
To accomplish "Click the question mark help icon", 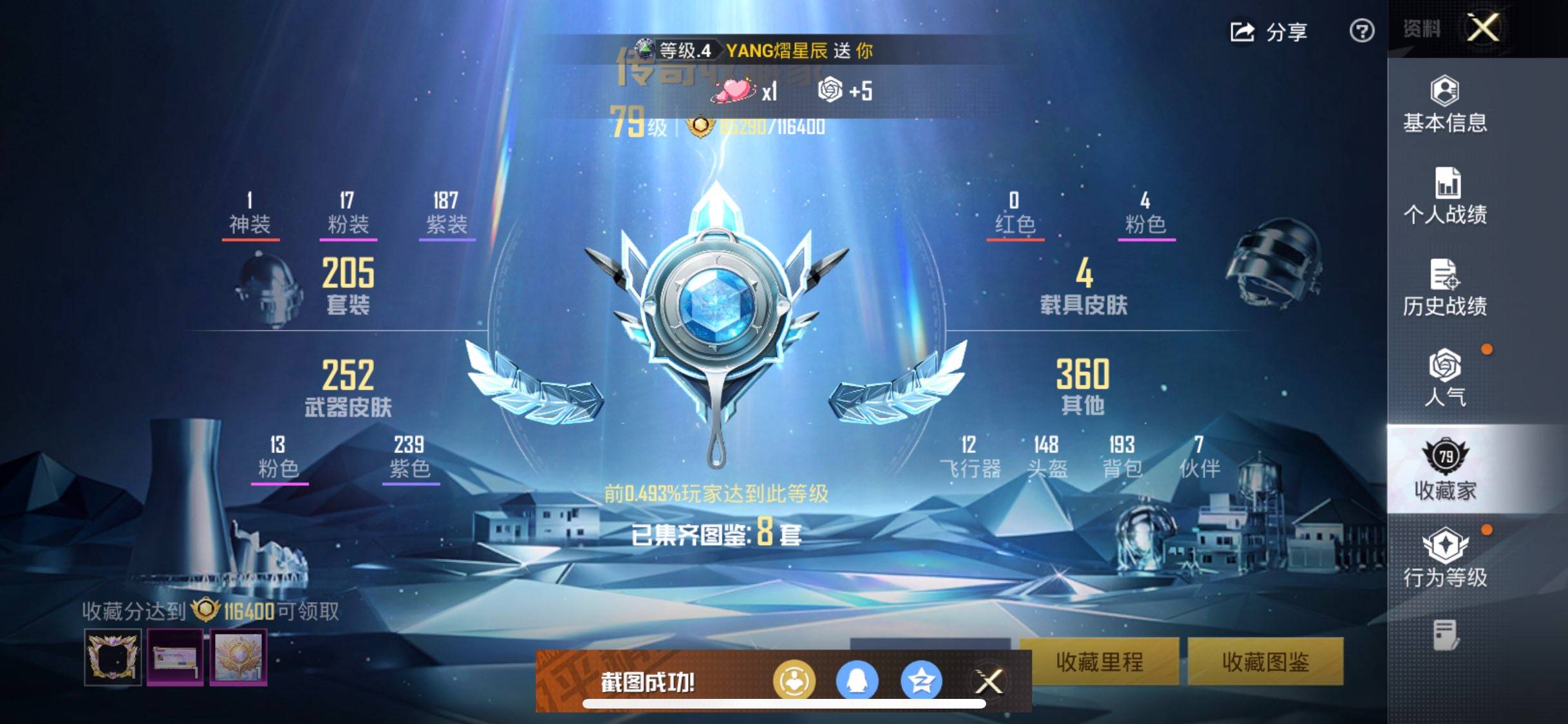I will click(1361, 31).
